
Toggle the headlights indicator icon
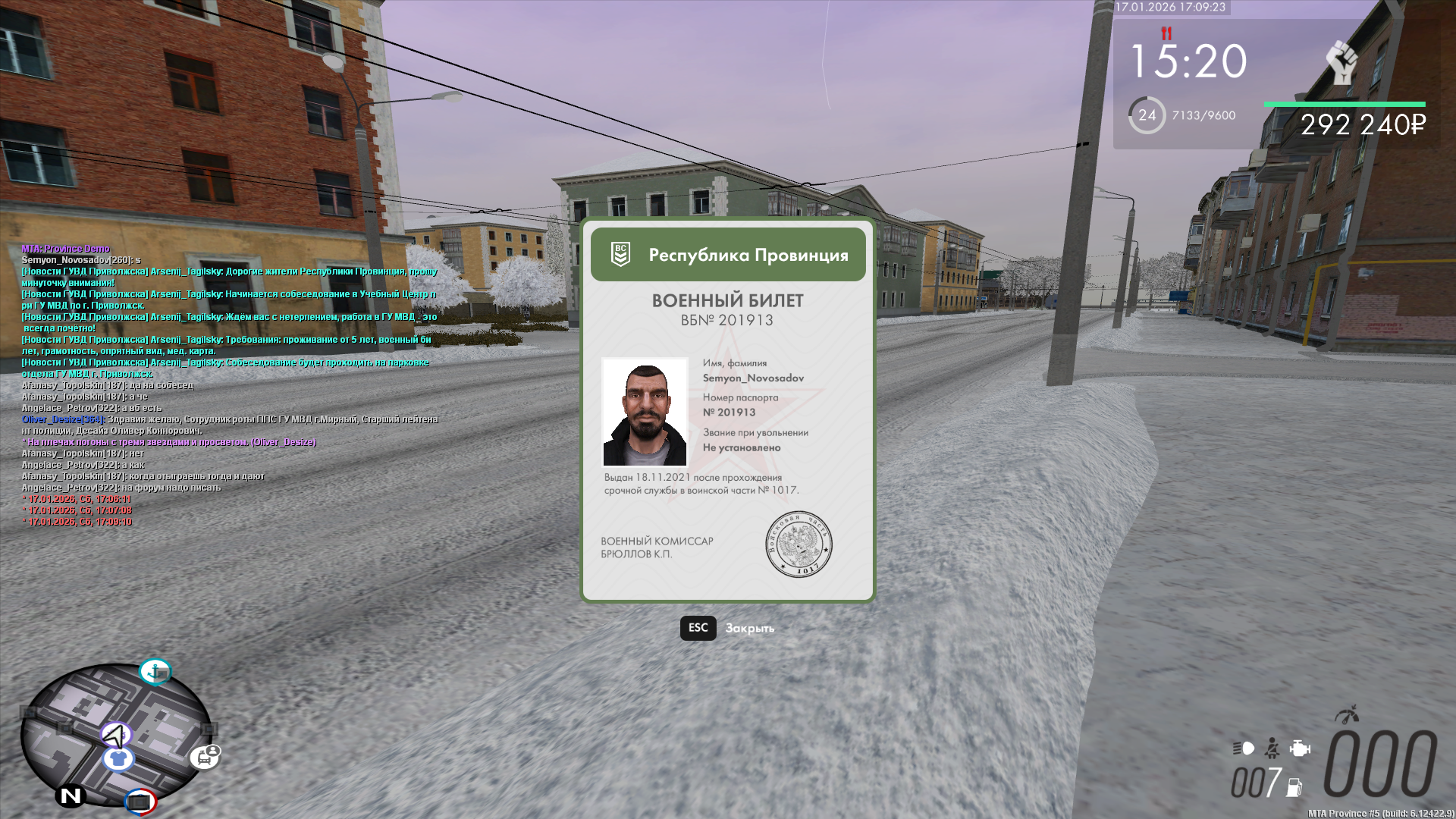click(x=1244, y=748)
